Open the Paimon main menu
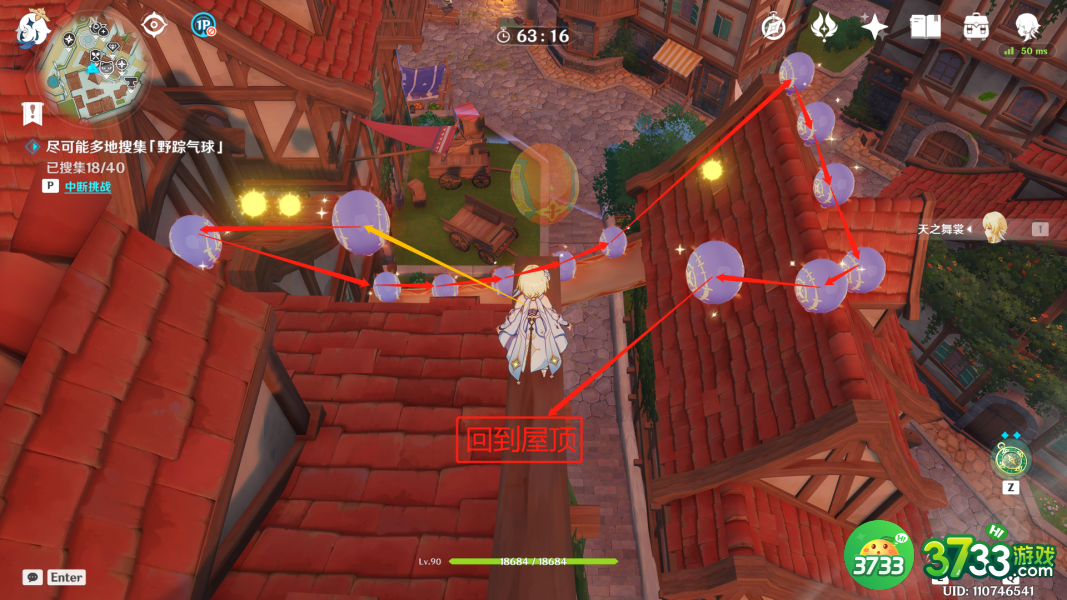The image size is (1067, 600). tap(33, 28)
